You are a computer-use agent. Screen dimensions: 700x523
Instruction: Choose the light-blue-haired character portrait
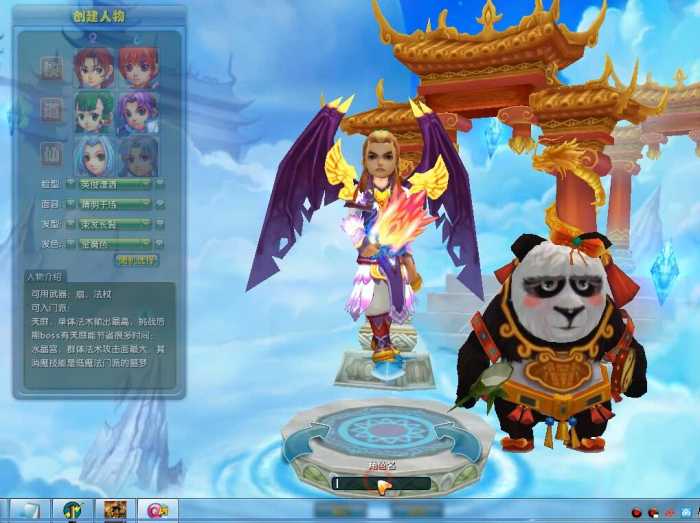pyautogui.click(x=94, y=156)
